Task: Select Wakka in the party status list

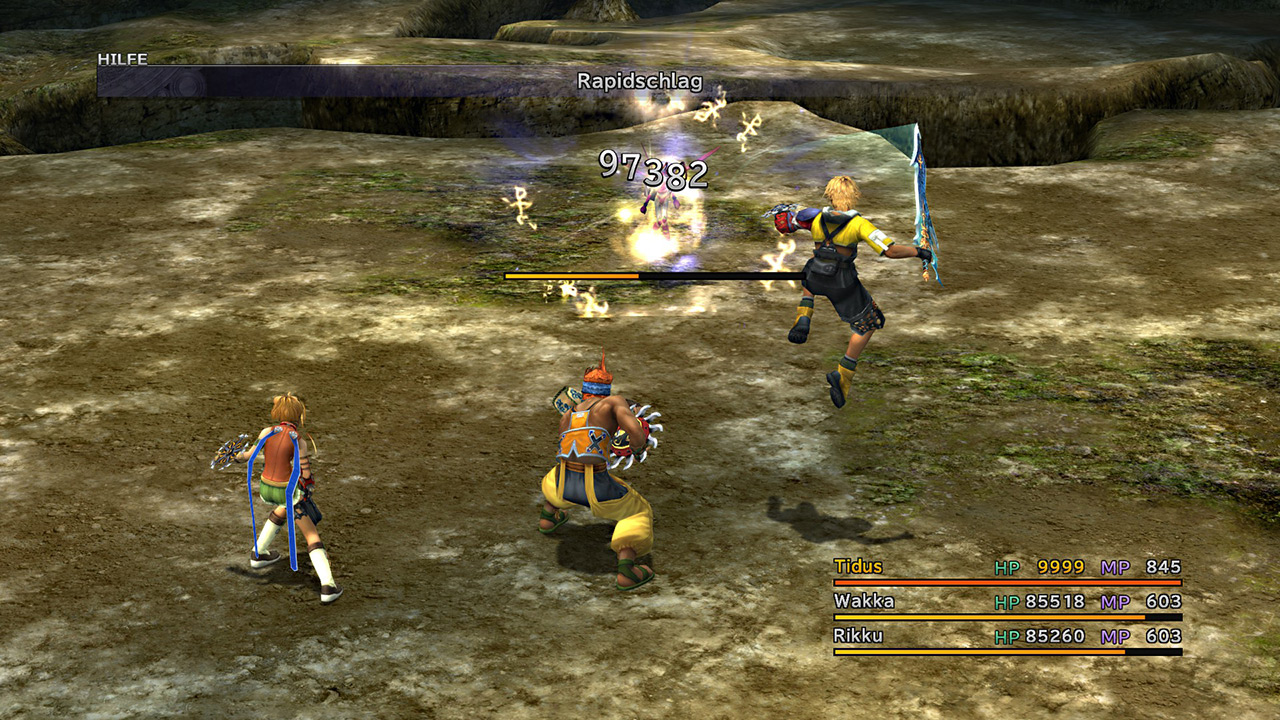Action: (863, 601)
